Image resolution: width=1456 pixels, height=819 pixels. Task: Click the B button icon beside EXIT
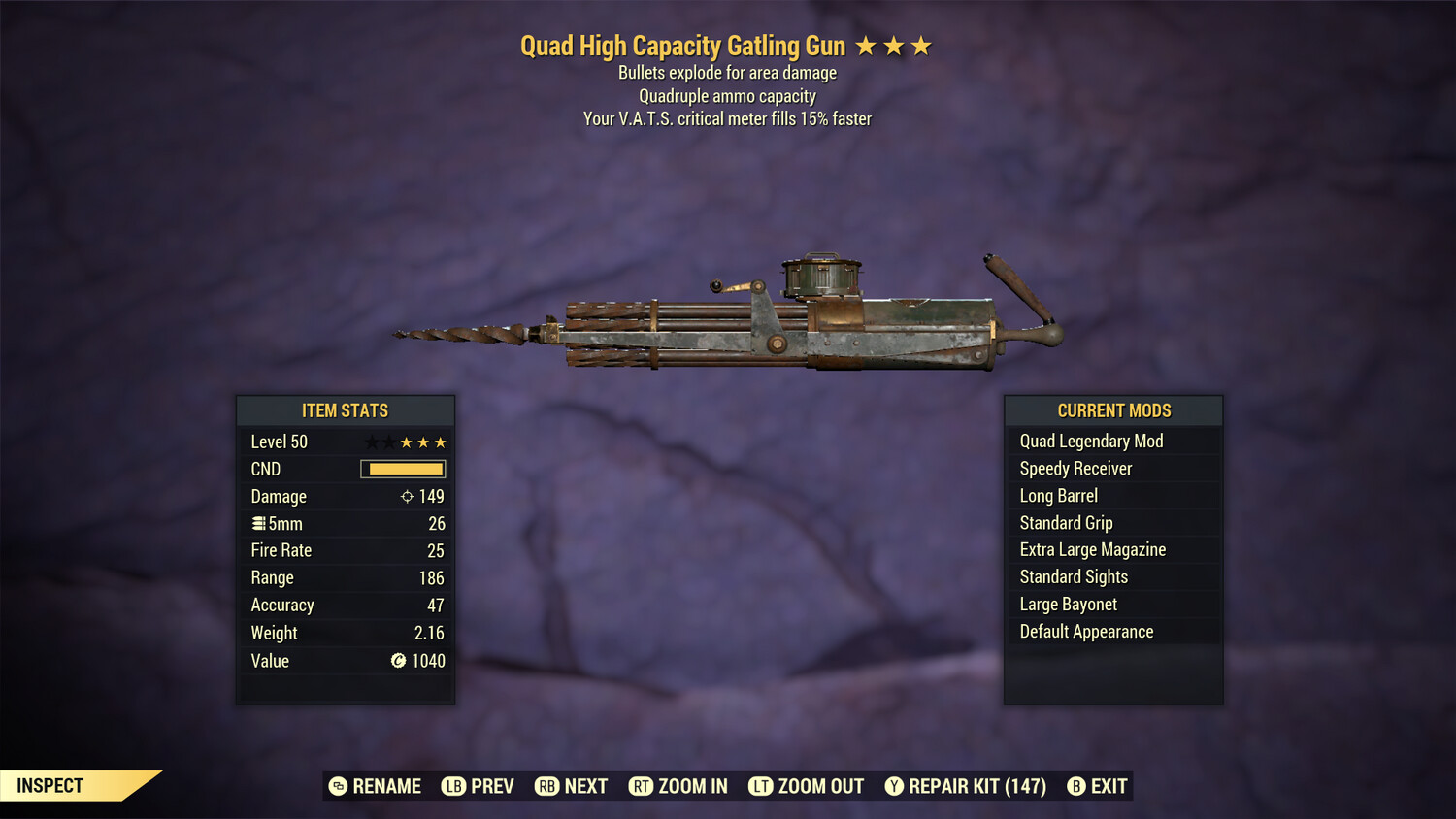click(x=1075, y=786)
